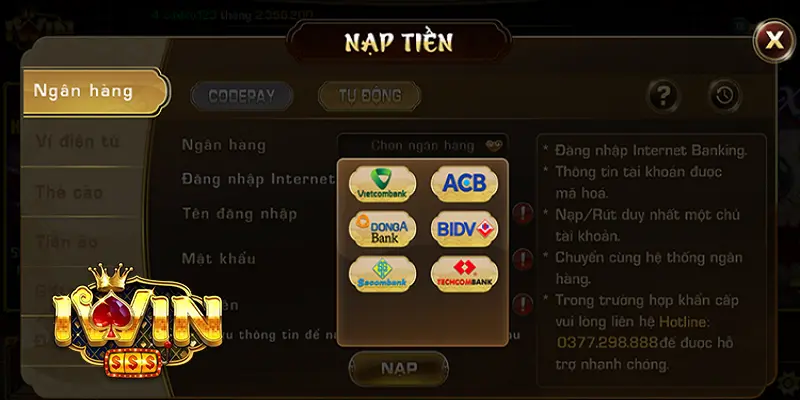
Task: Click the NẠP deposit button
Action: point(398,368)
